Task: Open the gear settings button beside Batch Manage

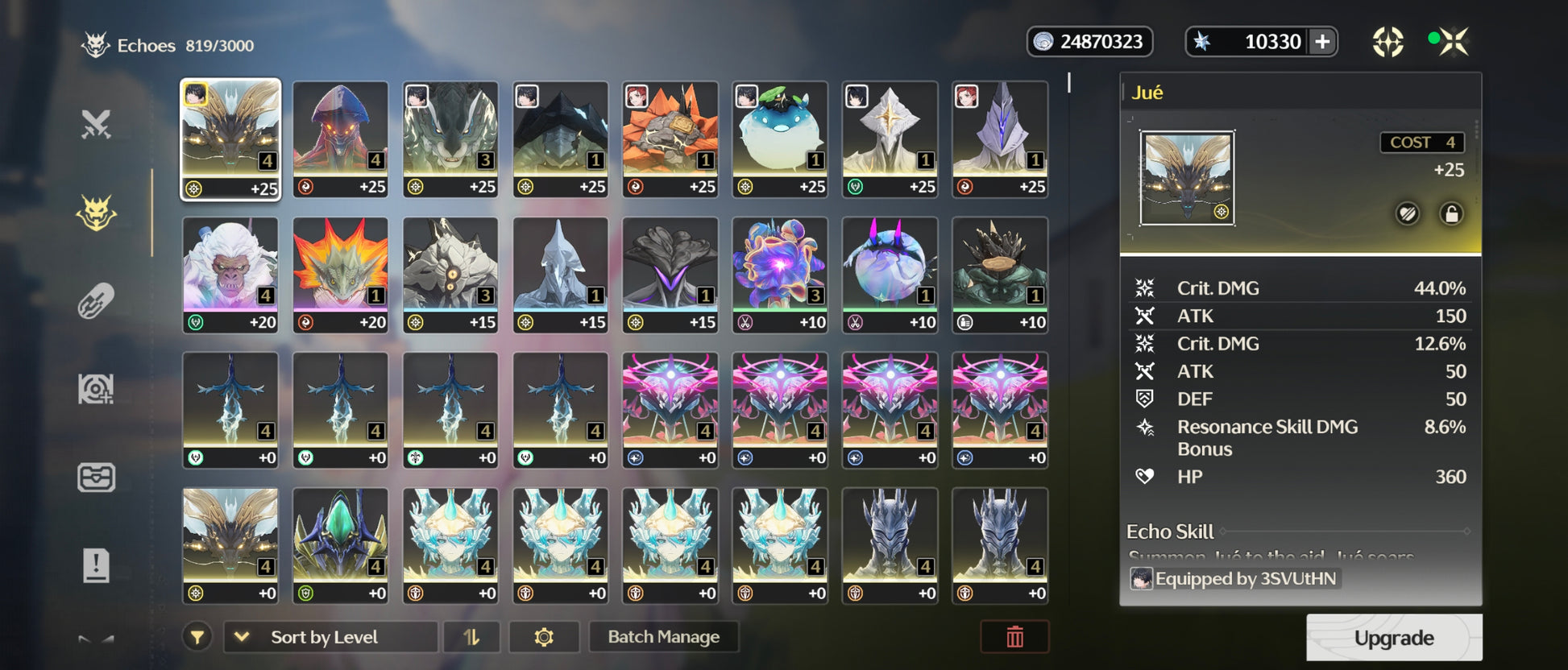Action: click(544, 637)
